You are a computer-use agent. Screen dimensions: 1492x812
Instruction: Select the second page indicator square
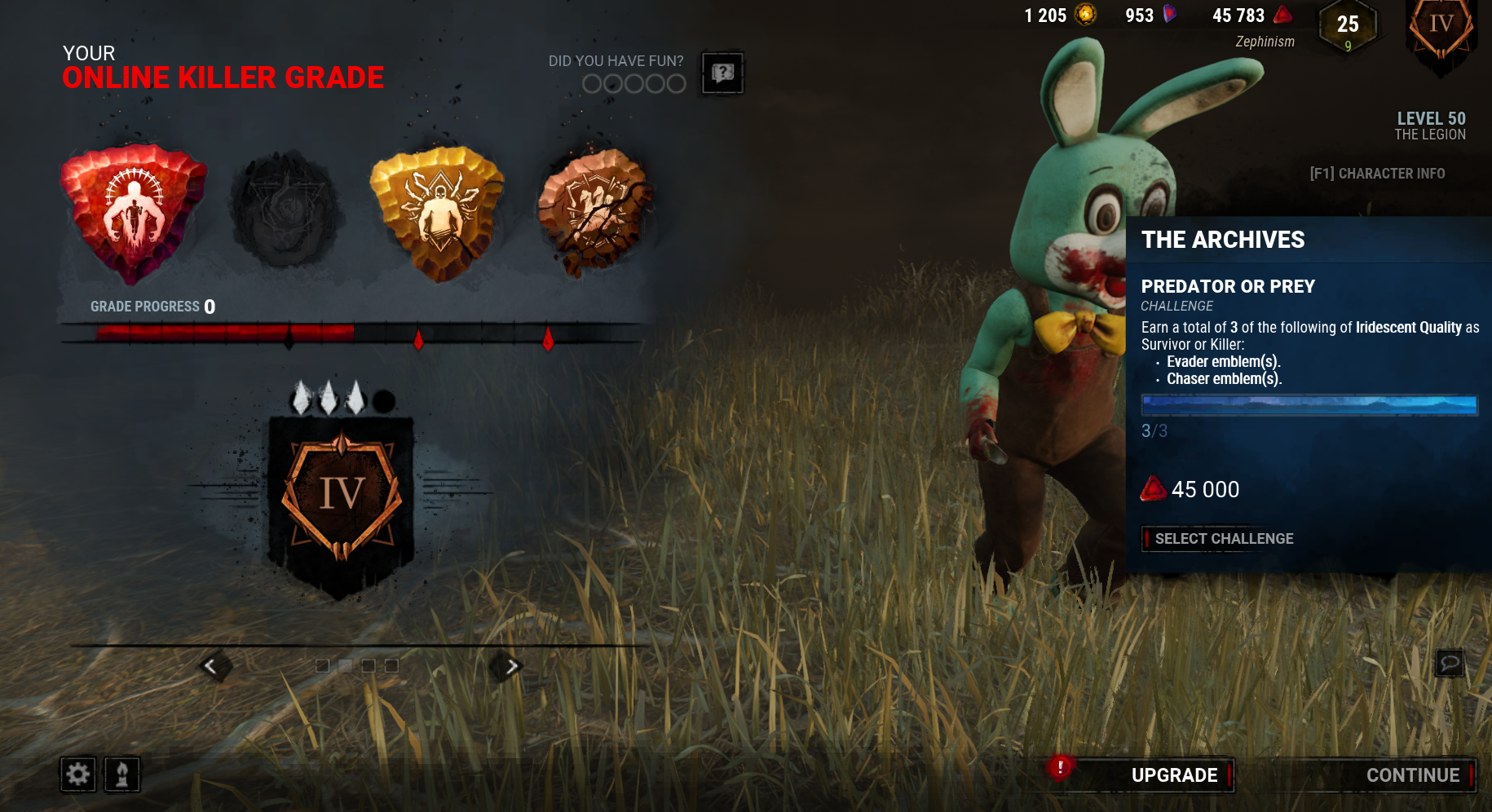pos(344,665)
